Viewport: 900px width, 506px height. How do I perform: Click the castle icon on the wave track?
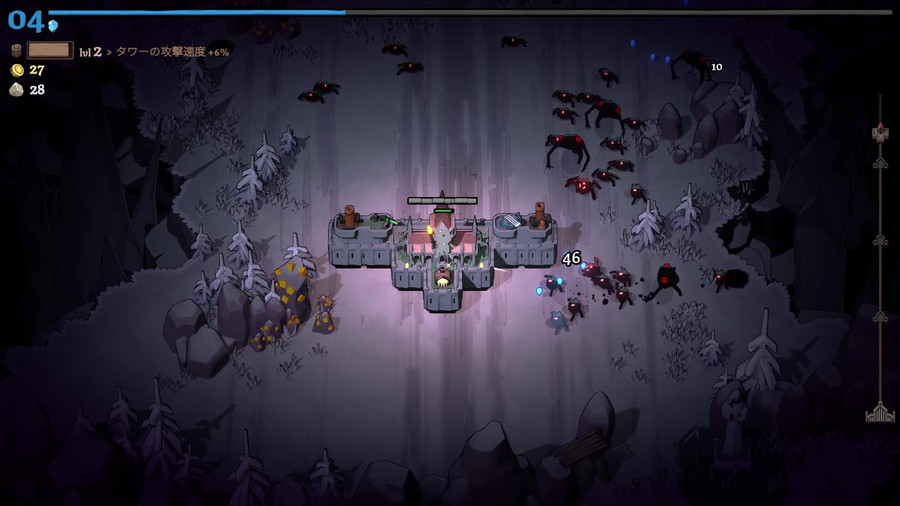880,413
